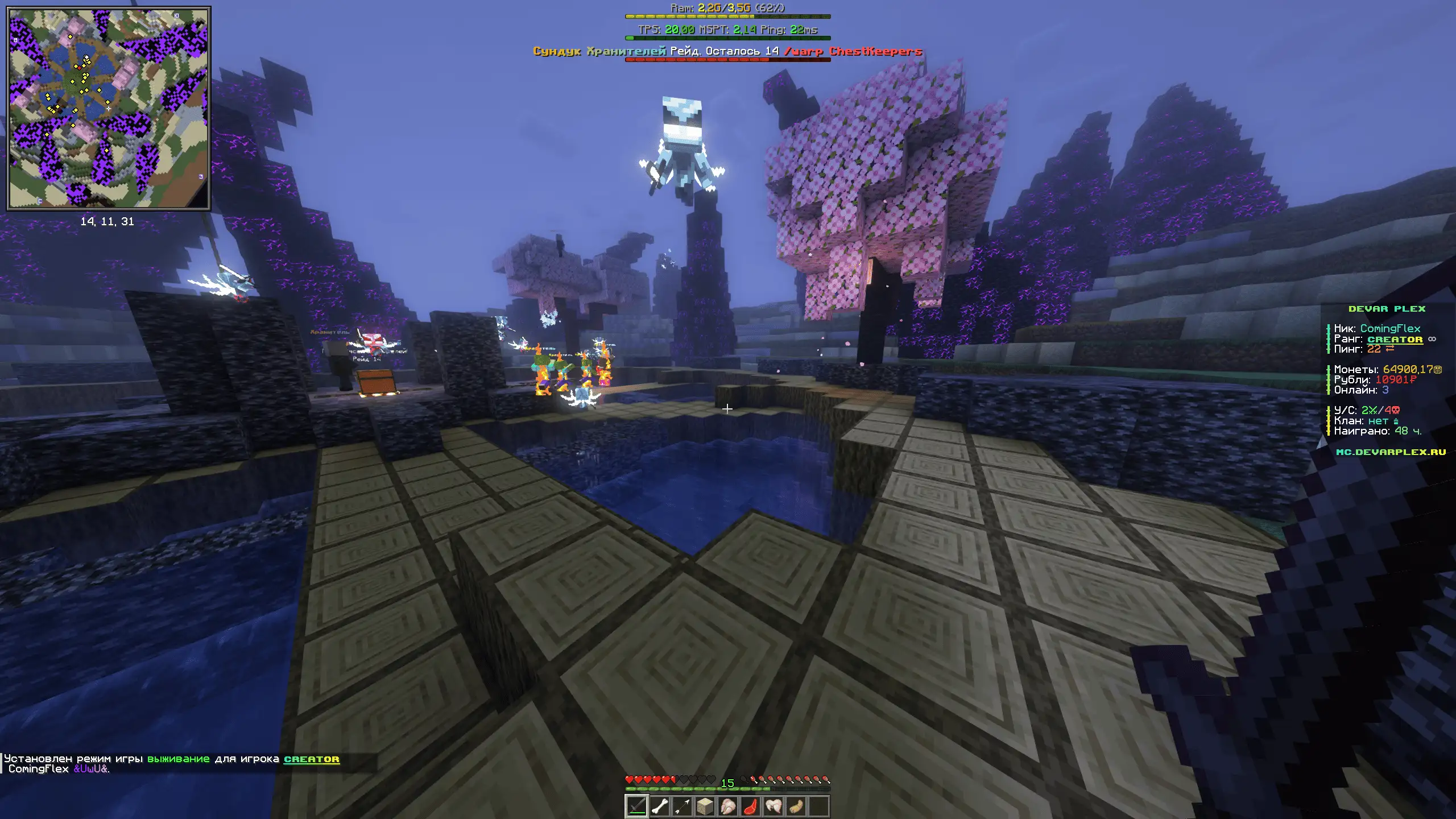Select the bone in the hotbar

click(659, 806)
